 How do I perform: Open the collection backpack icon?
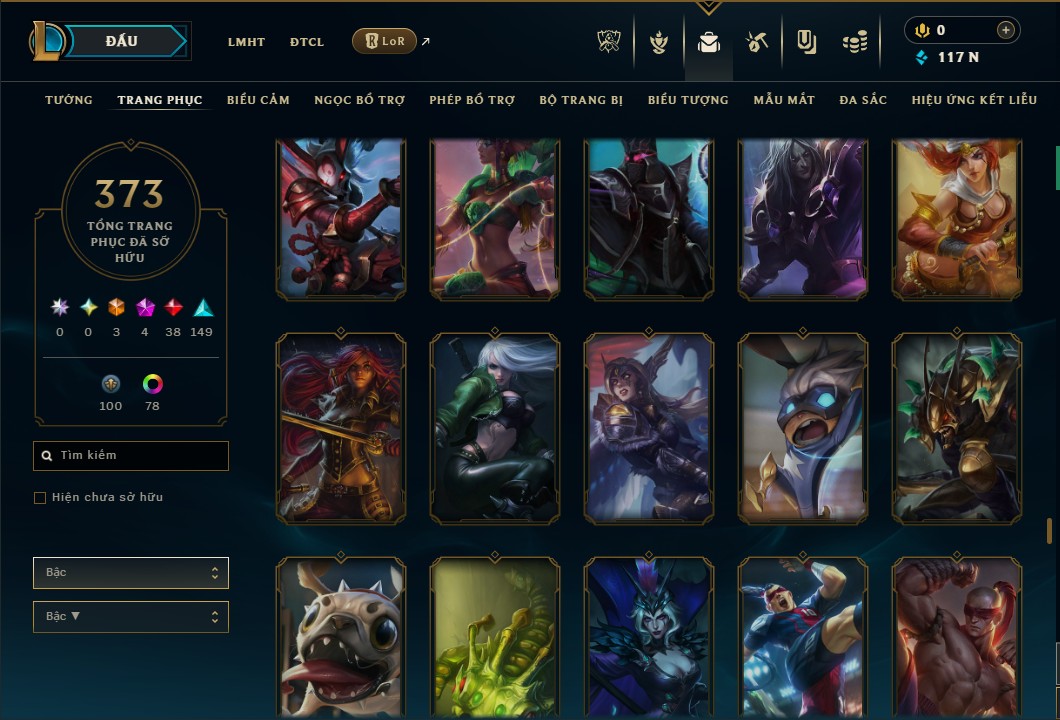709,42
